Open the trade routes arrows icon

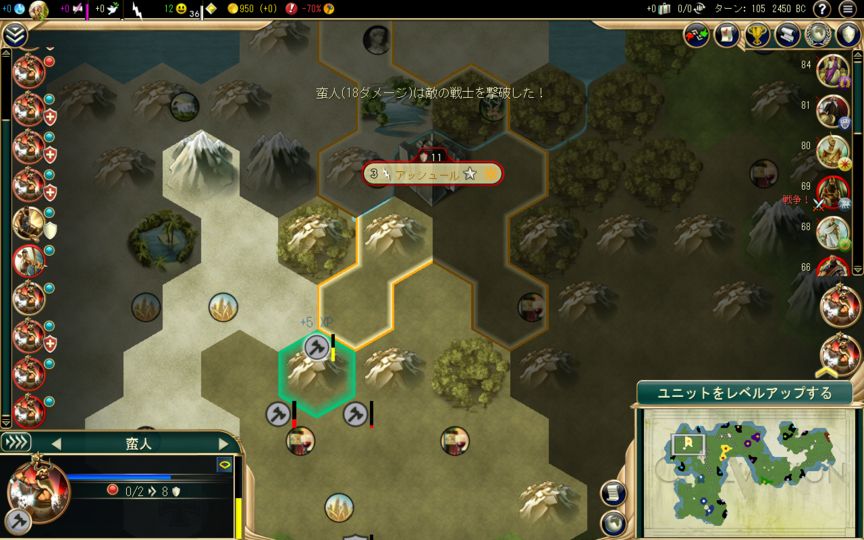[x=696, y=35]
